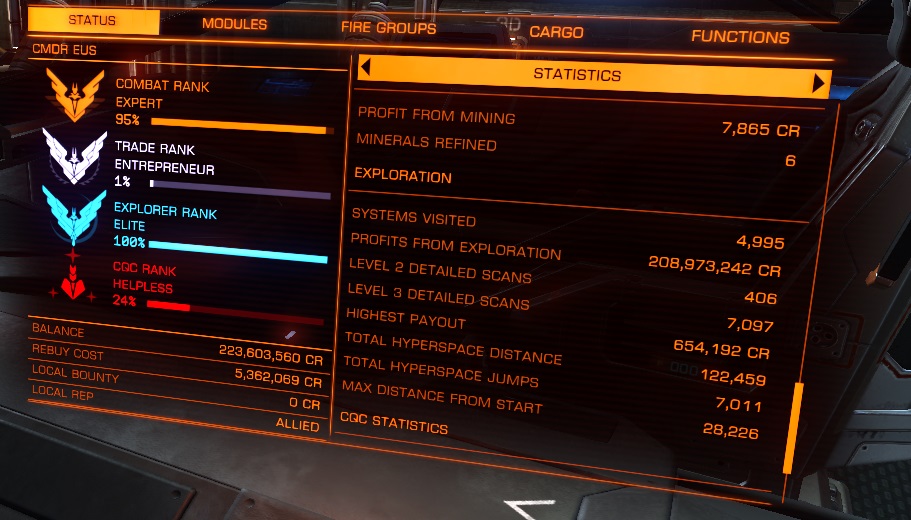Image resolution: width=911 pixels, height=520 pixels.
Task: Click the right arrow beside Statistics
Action: coord(820,82)
